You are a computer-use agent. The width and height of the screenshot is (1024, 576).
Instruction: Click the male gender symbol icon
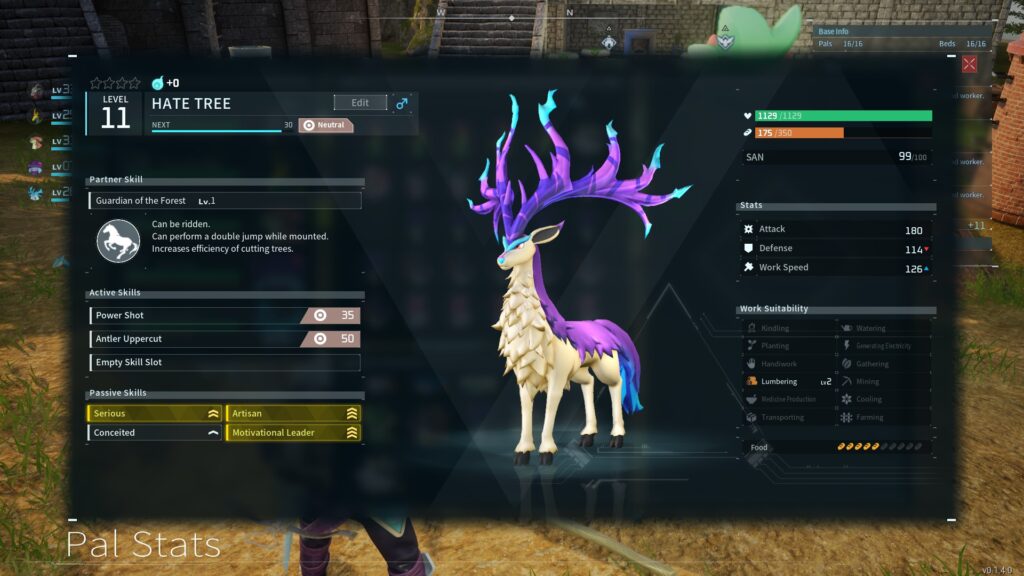point(403,103)
